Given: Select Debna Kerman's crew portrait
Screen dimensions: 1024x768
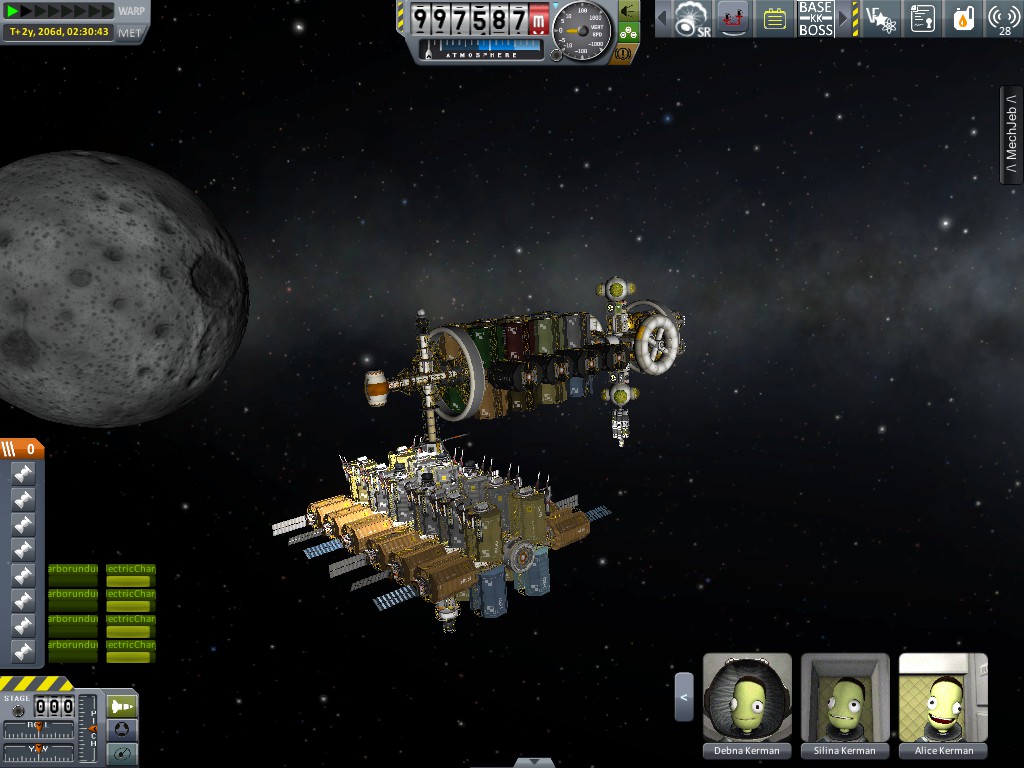Looking at the screenshot, I should tap(747, 697).
